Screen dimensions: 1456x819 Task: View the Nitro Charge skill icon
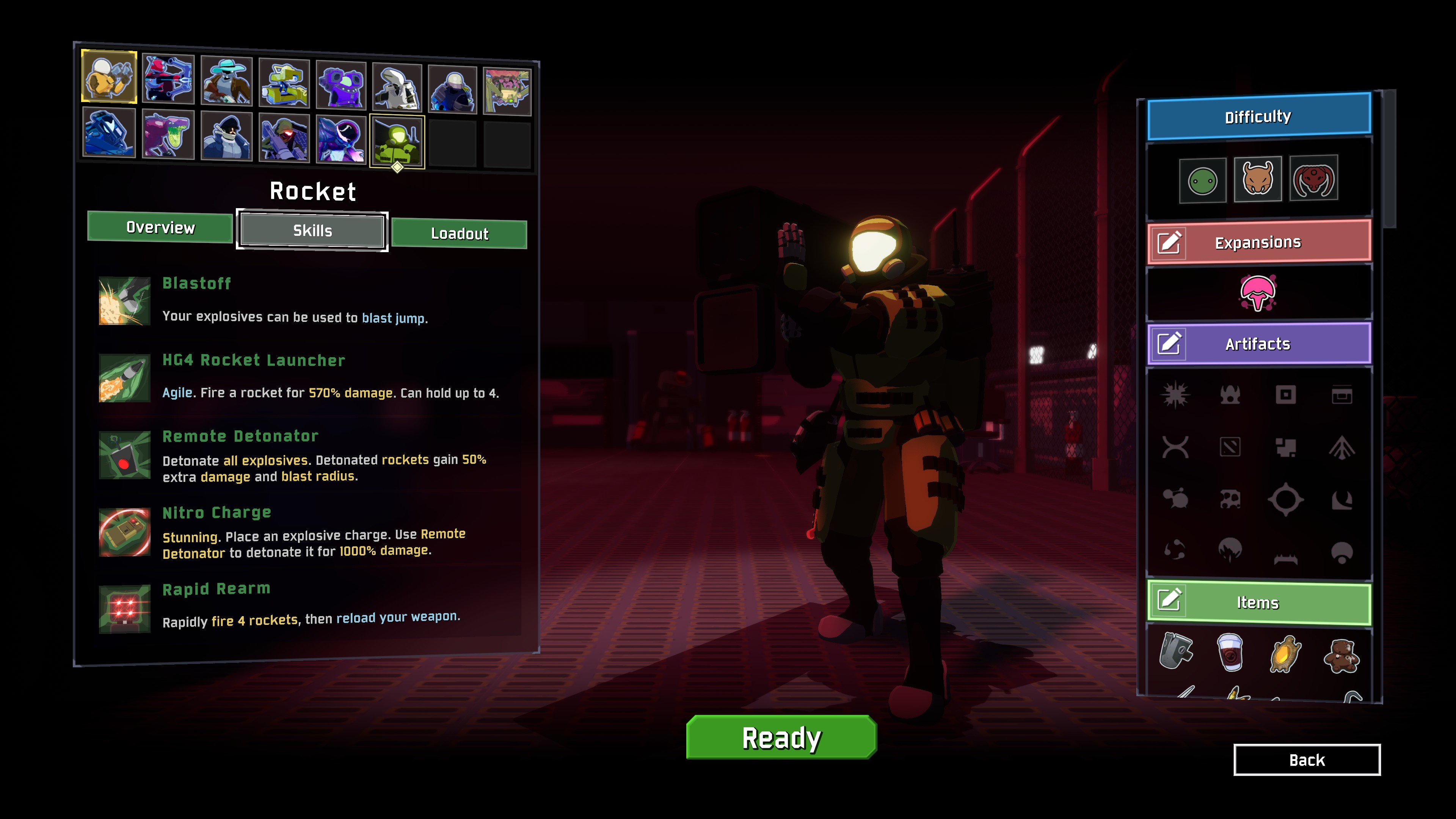(124, 532)
